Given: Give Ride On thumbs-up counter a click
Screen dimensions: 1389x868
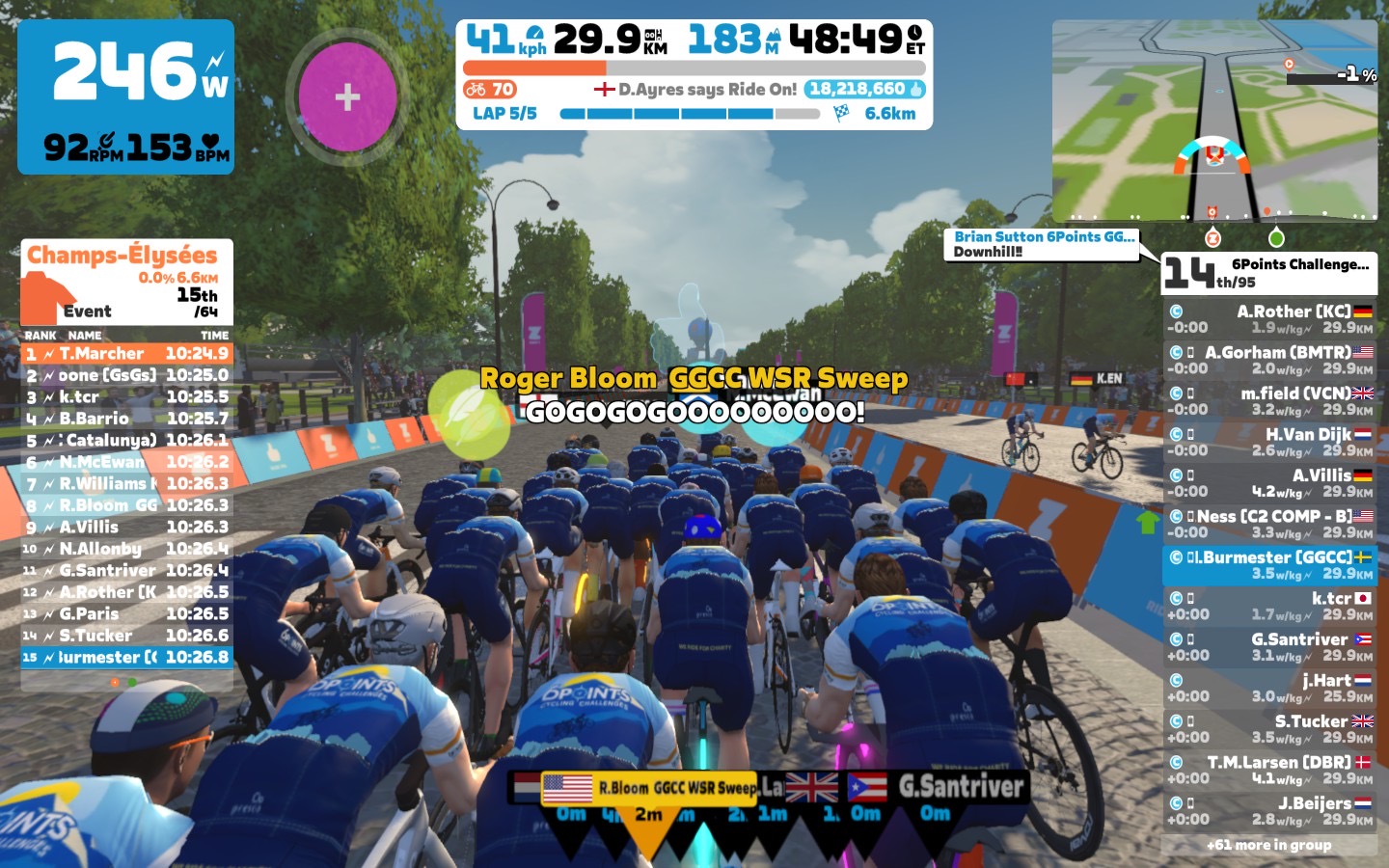Looking at the screenshot, I should [x=864, y=90].
